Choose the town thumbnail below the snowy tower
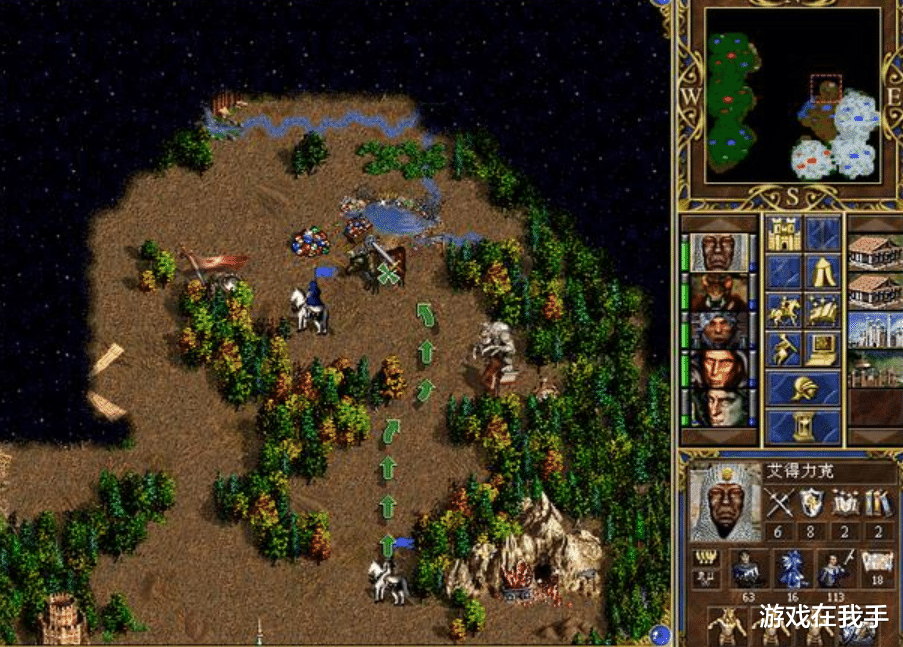903x647 pixels. [875, 369]
